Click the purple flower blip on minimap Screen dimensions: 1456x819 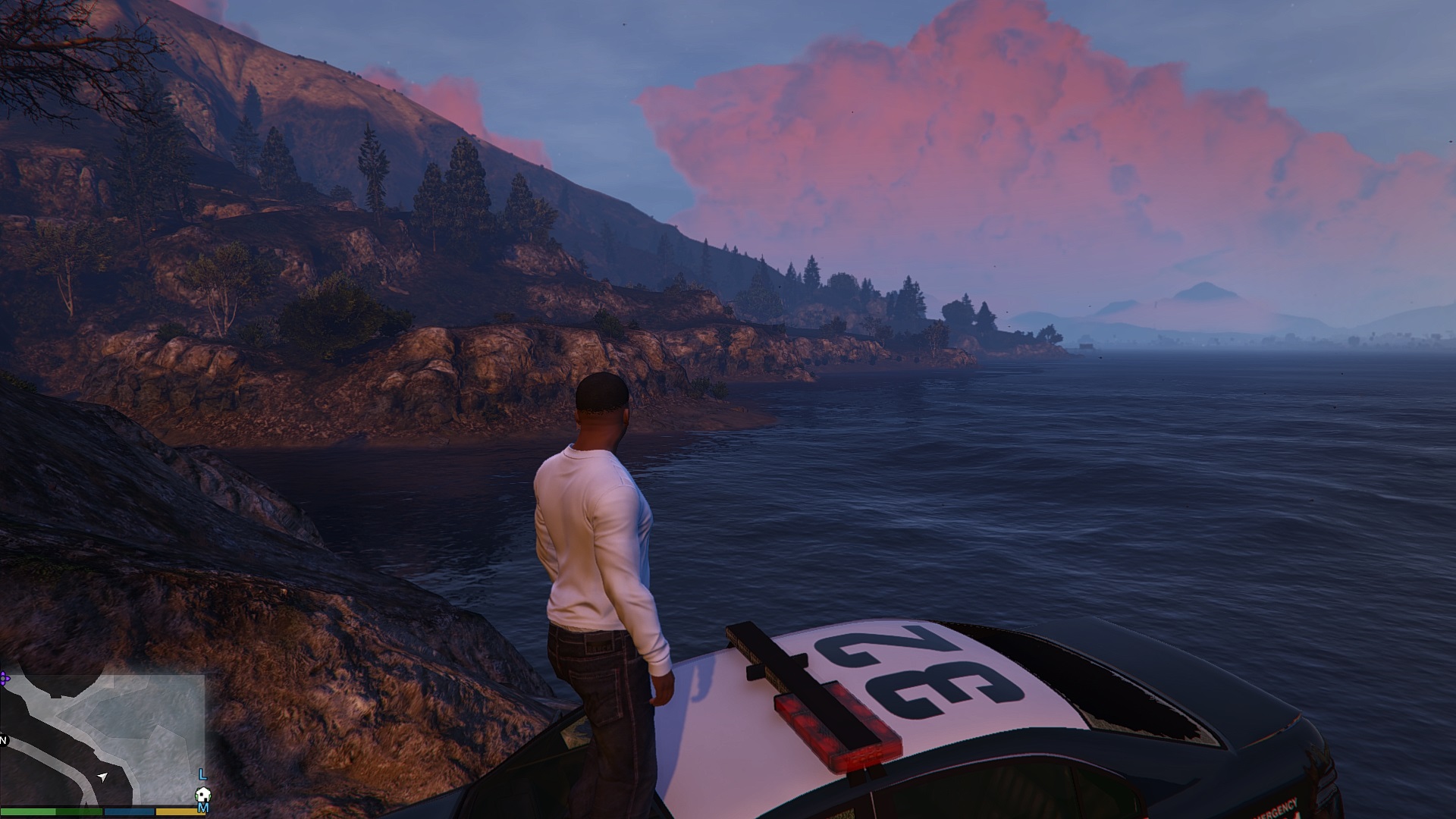[x=4, y=678]
